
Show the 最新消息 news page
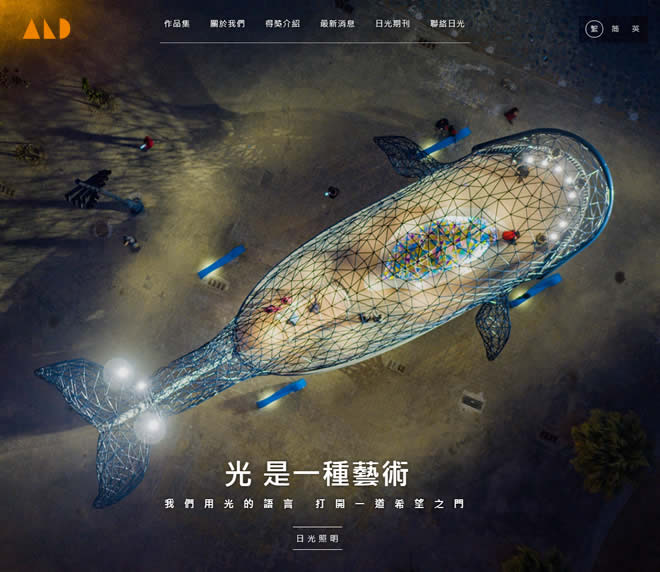click(337, 23)
